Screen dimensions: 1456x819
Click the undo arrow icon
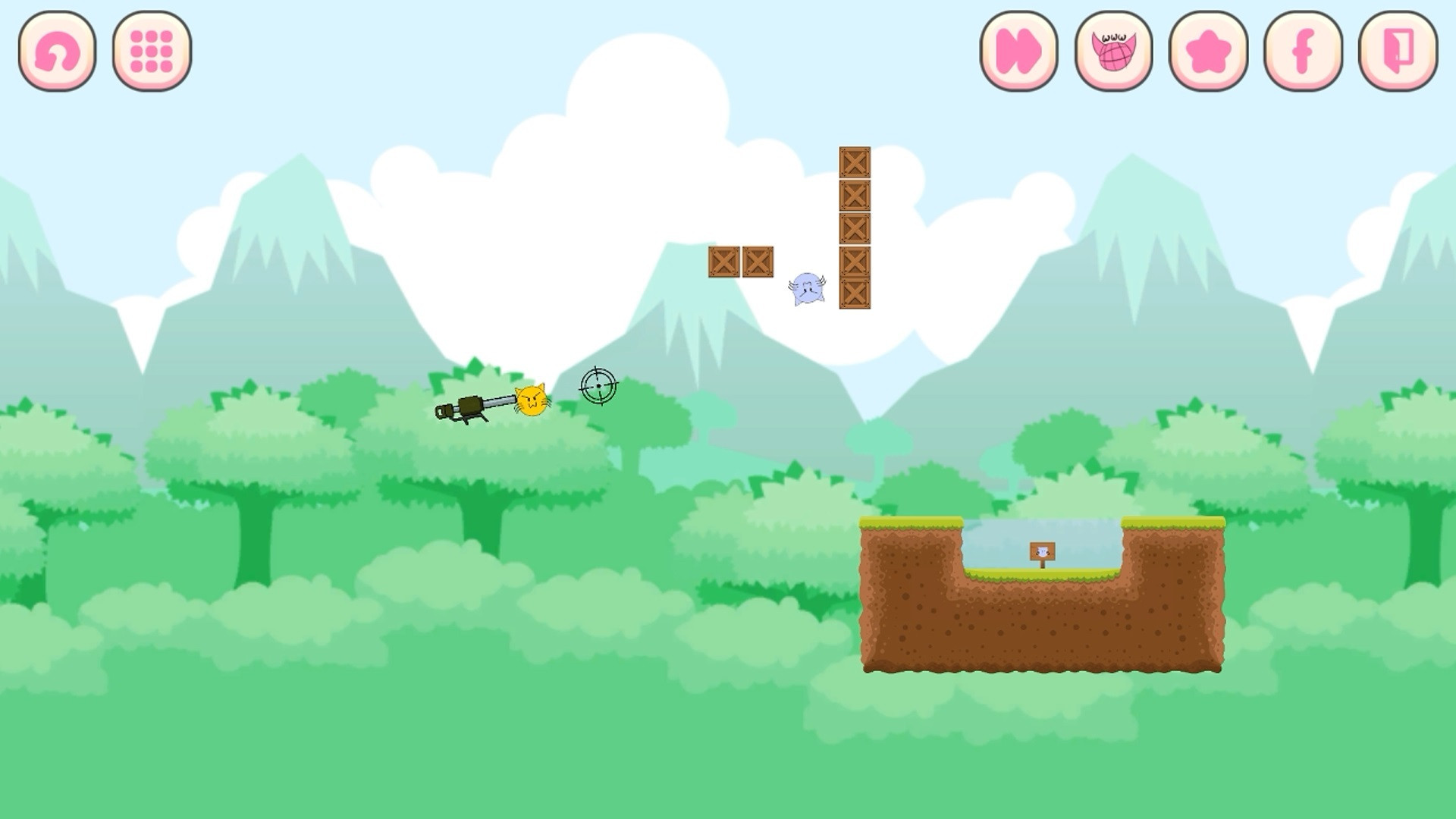click(x=57, y=53)
